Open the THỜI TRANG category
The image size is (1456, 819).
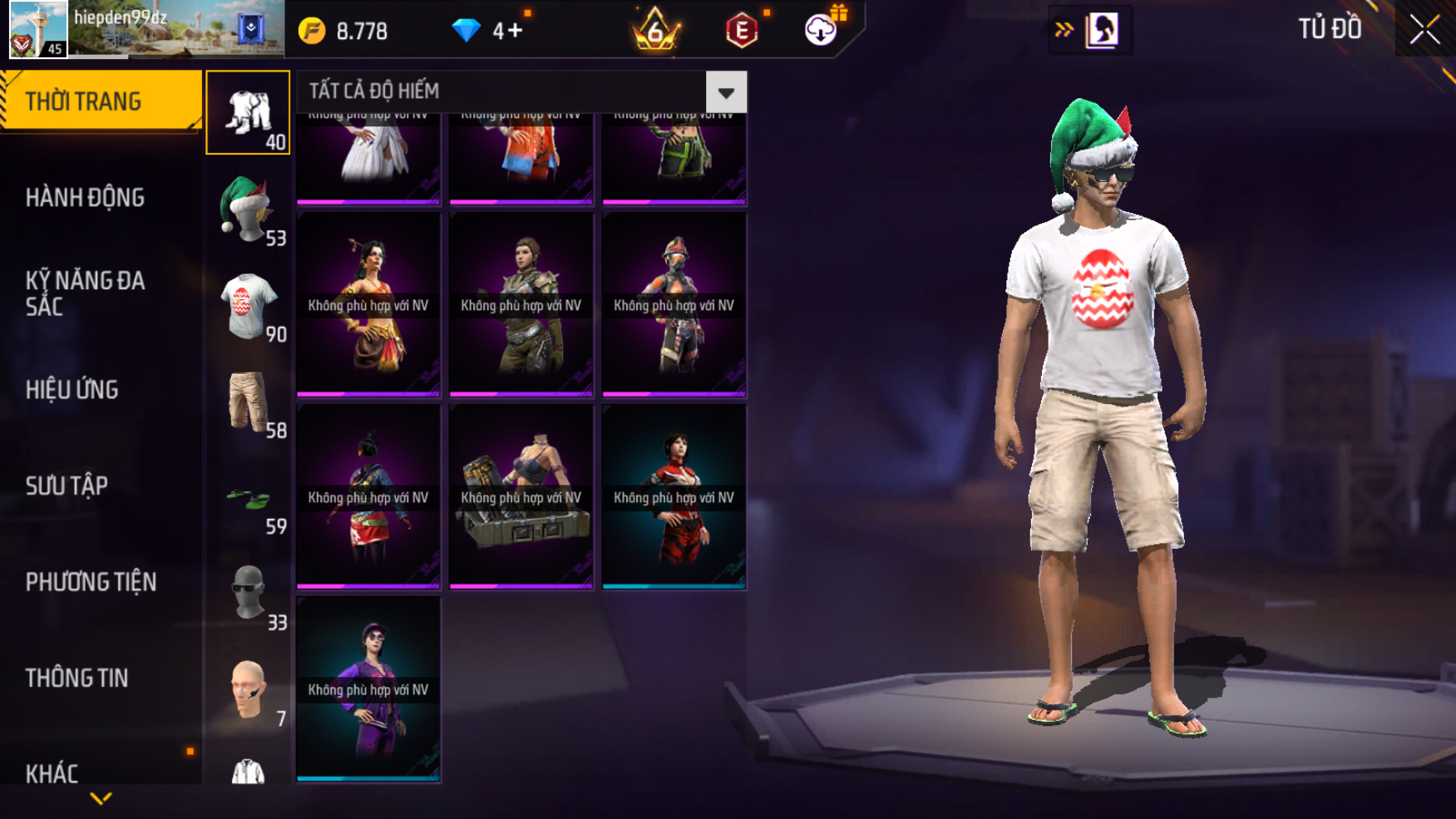[100, 101]
